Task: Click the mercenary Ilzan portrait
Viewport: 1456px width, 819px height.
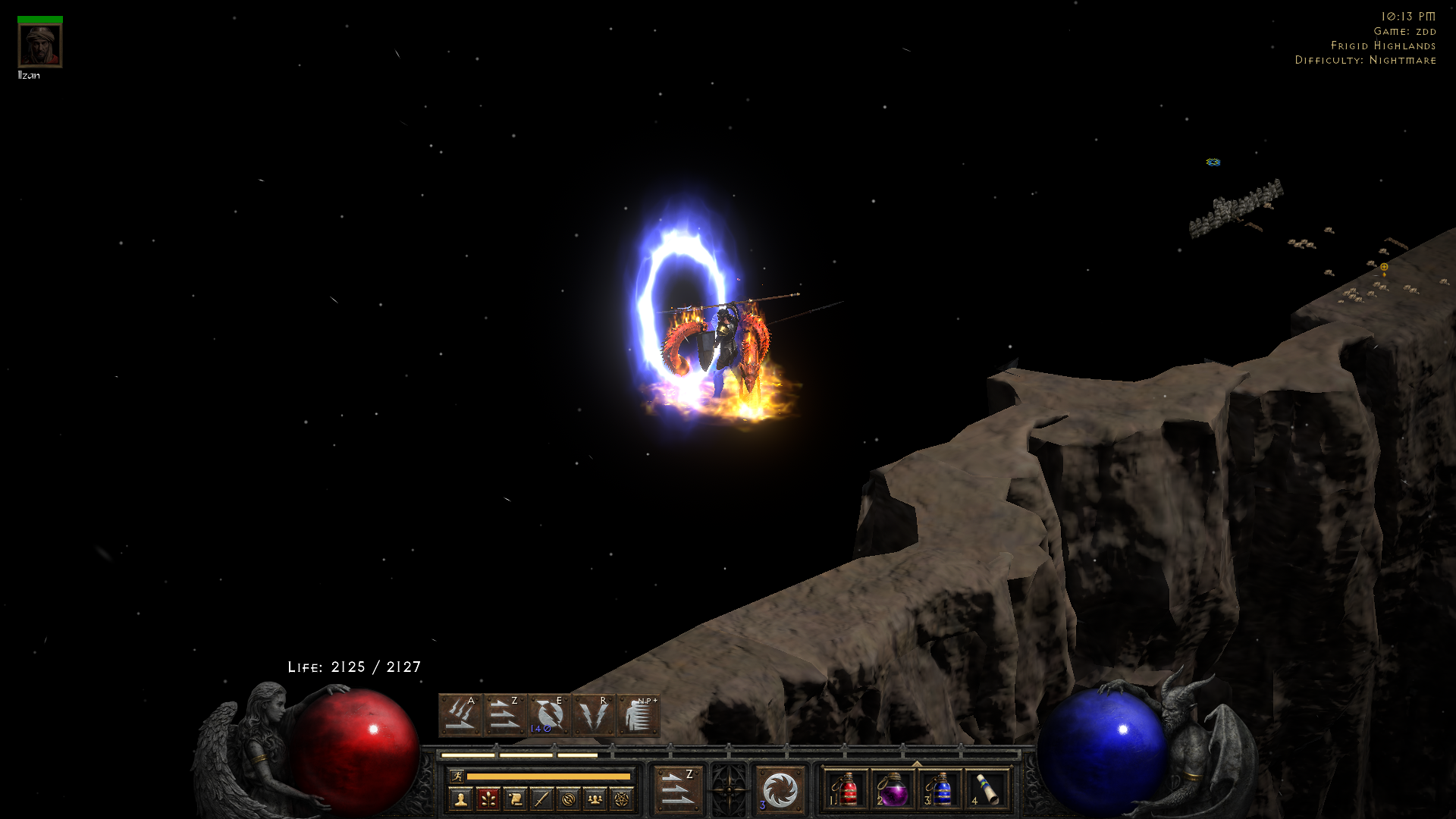Action: [x=40, y=43]
